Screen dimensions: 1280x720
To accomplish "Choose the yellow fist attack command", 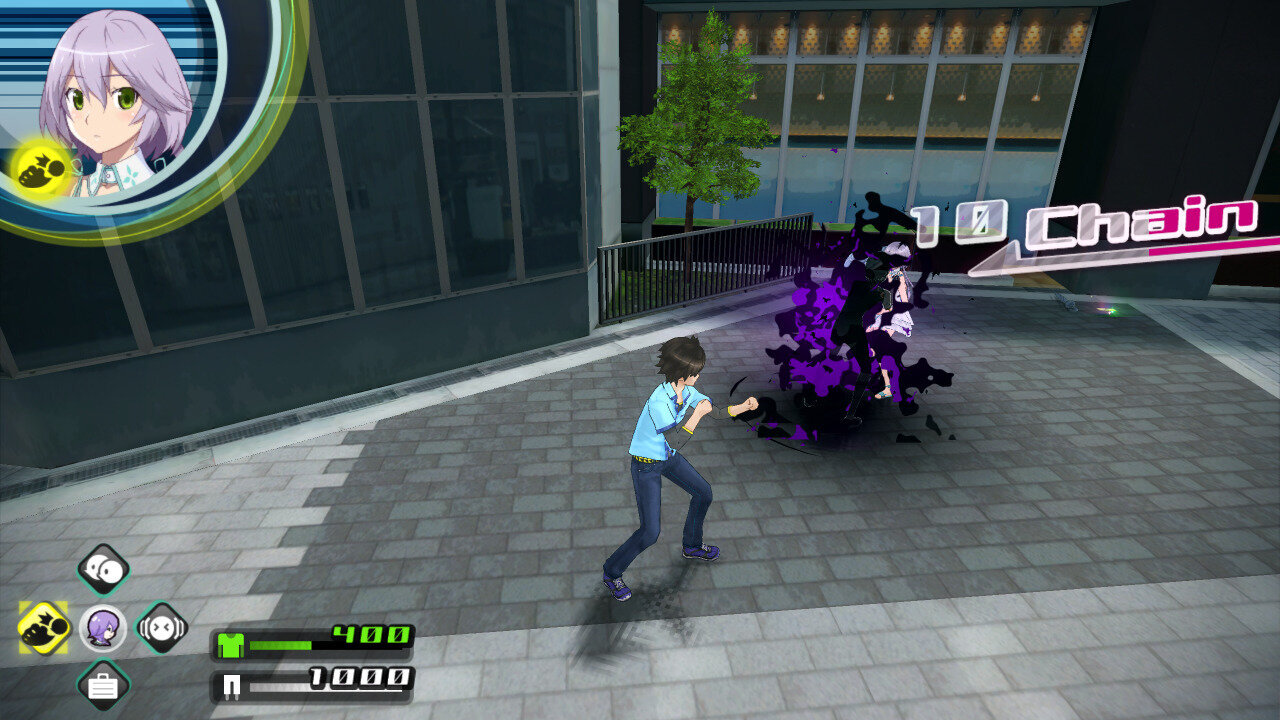I will pyautogui.click(x=44, y=628).
